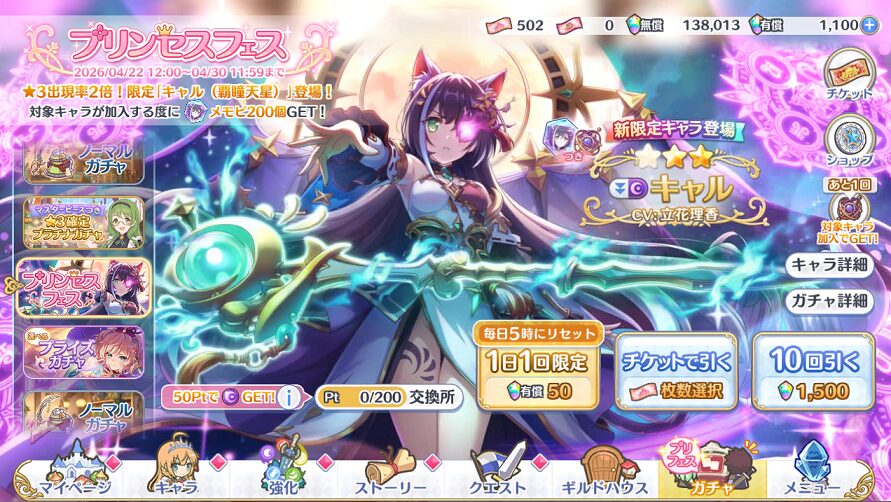This screenshot has height=502, width=891.
Task: Show info on the 50Pt GET bonus
Action: (x=290, y=397)
